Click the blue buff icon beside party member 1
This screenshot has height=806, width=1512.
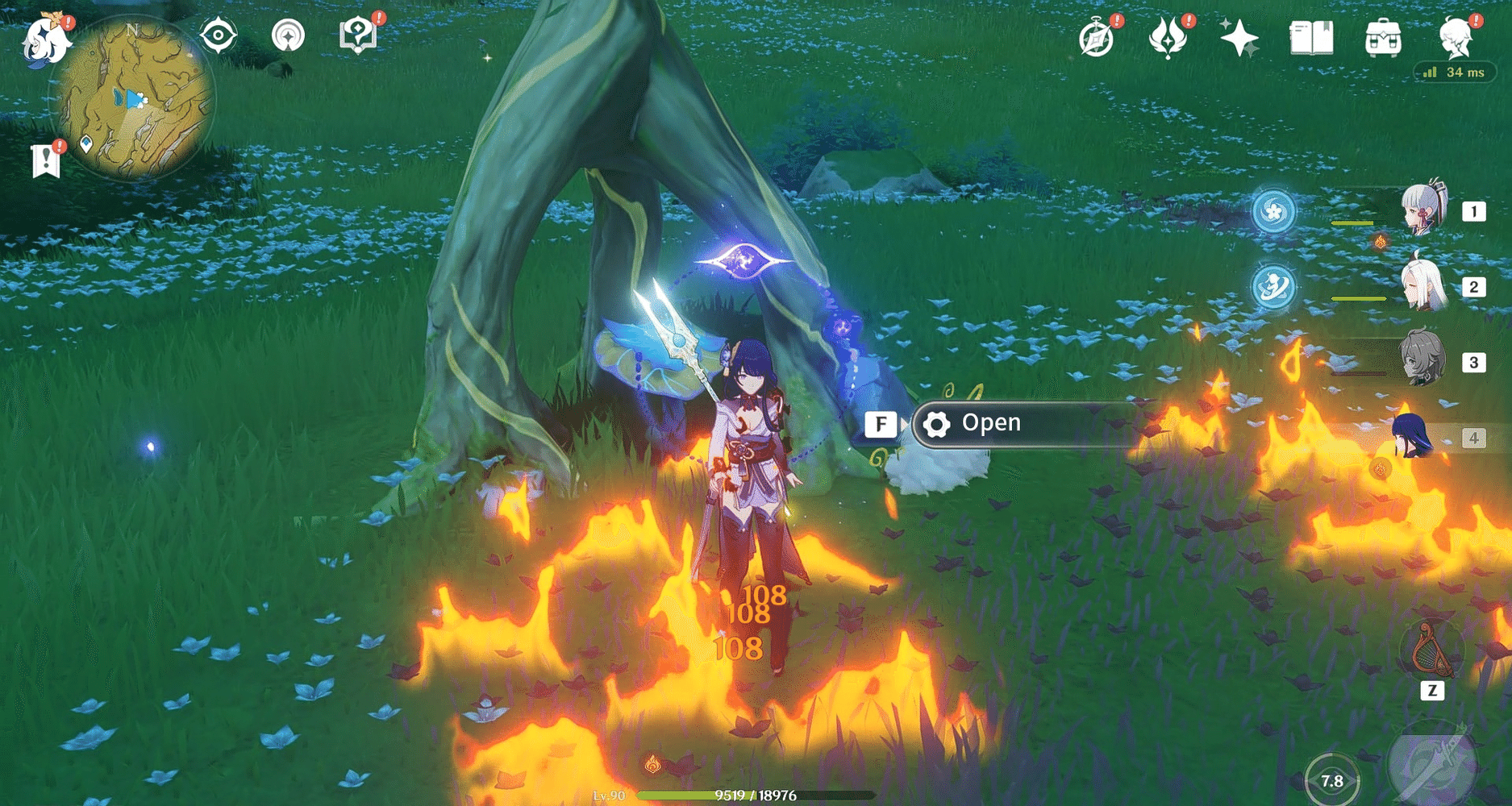coord(1275,210)
